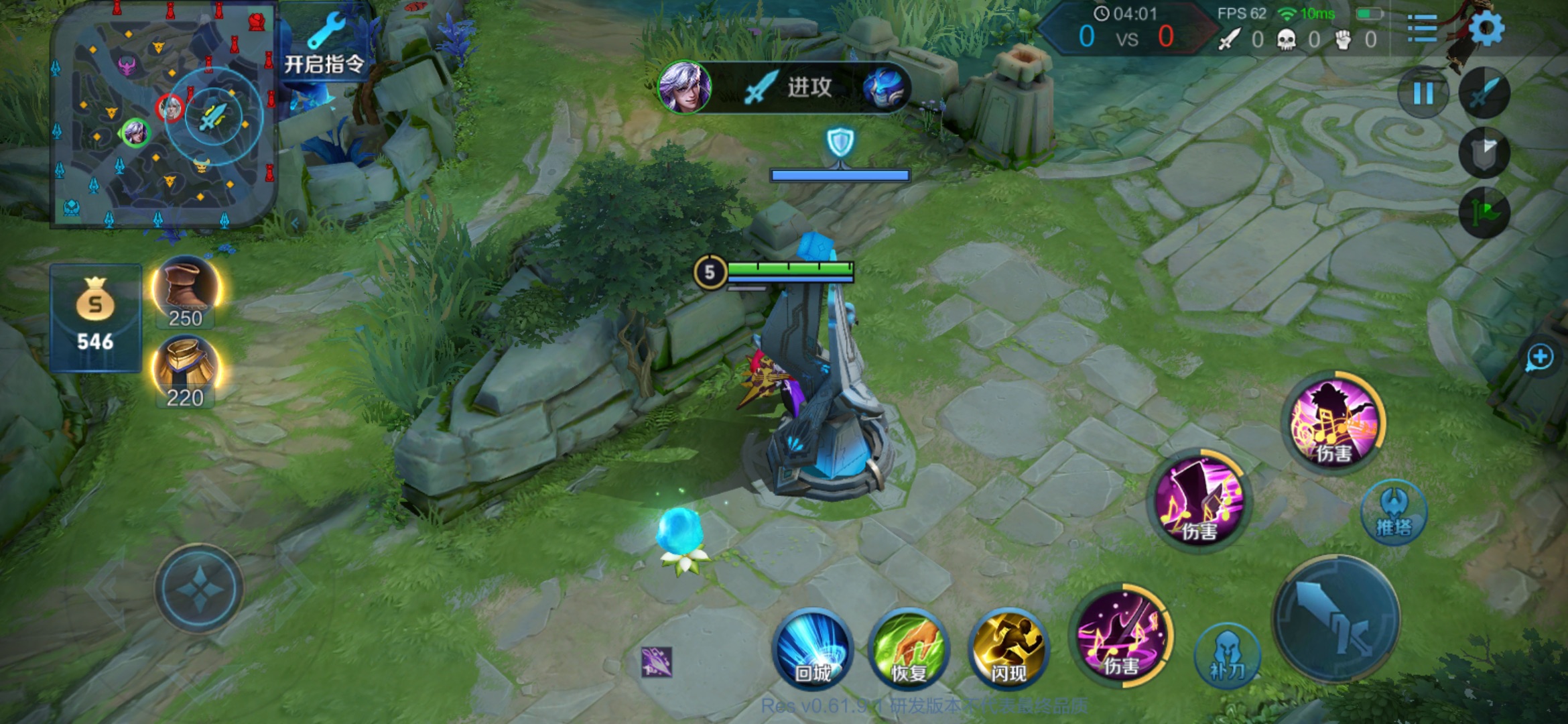Viewport: 1568px width, 724px height.
Task: Send the green flag gather signal
Action: [1484, 213]
